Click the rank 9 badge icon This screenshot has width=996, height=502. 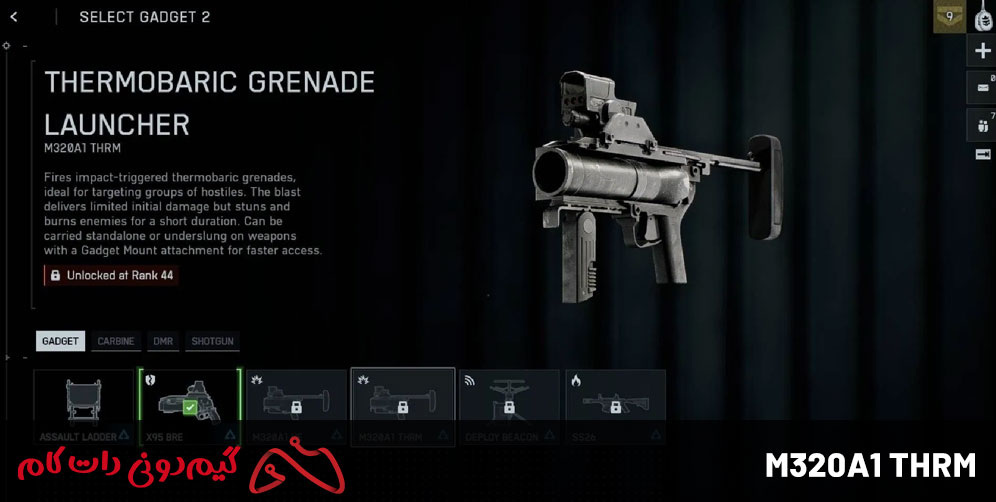click(948, 17)
